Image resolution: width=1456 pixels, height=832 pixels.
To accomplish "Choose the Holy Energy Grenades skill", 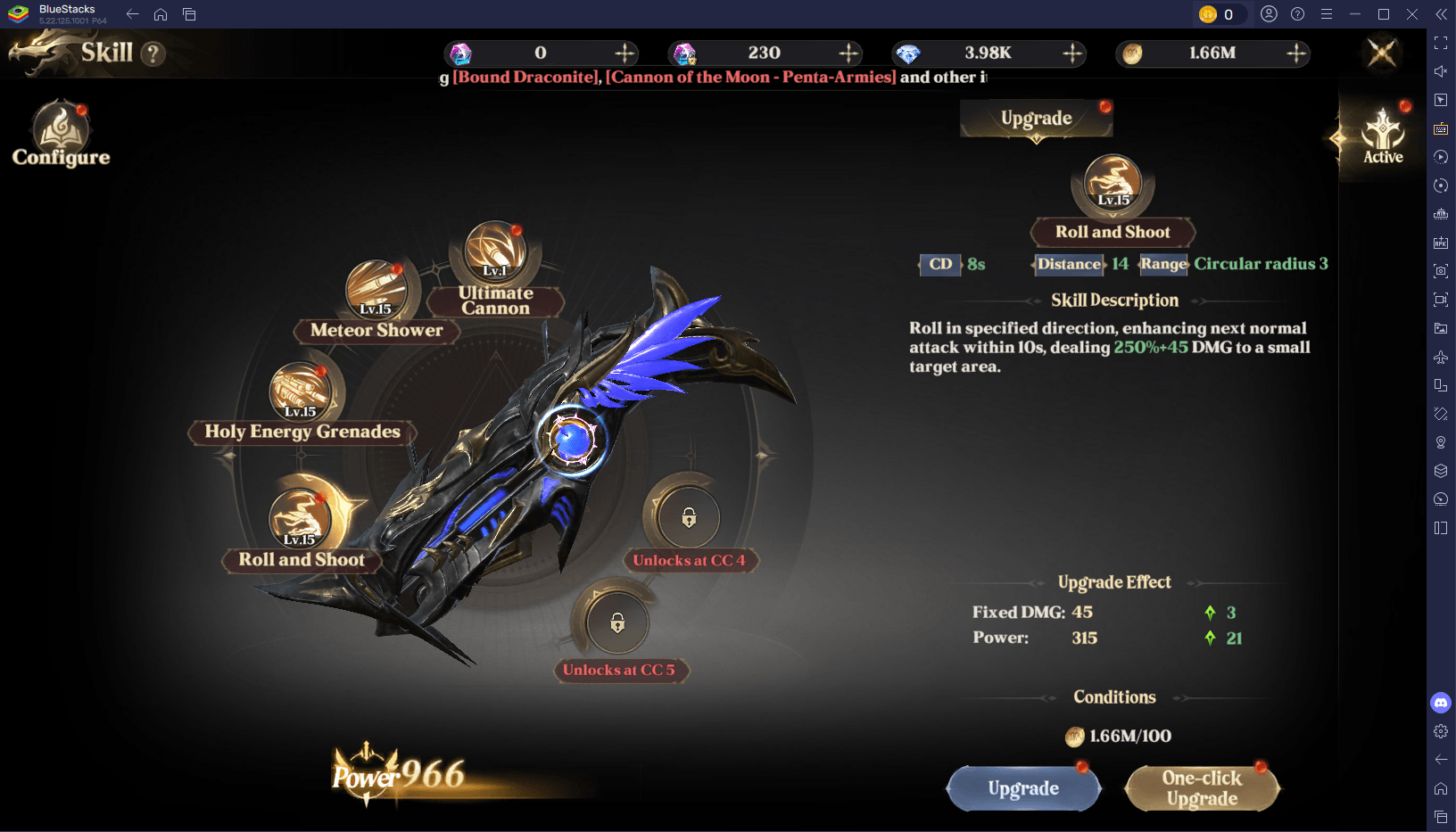I will click(301, 392).
